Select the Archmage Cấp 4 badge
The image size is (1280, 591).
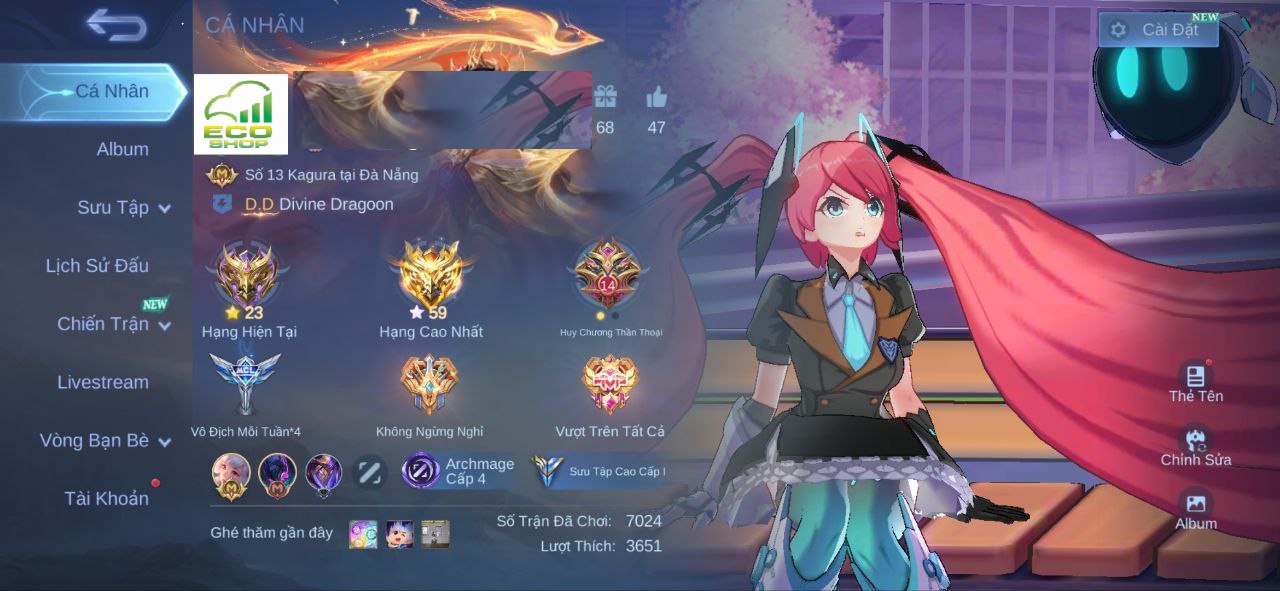pyautogui.click(x=459, y=471)
